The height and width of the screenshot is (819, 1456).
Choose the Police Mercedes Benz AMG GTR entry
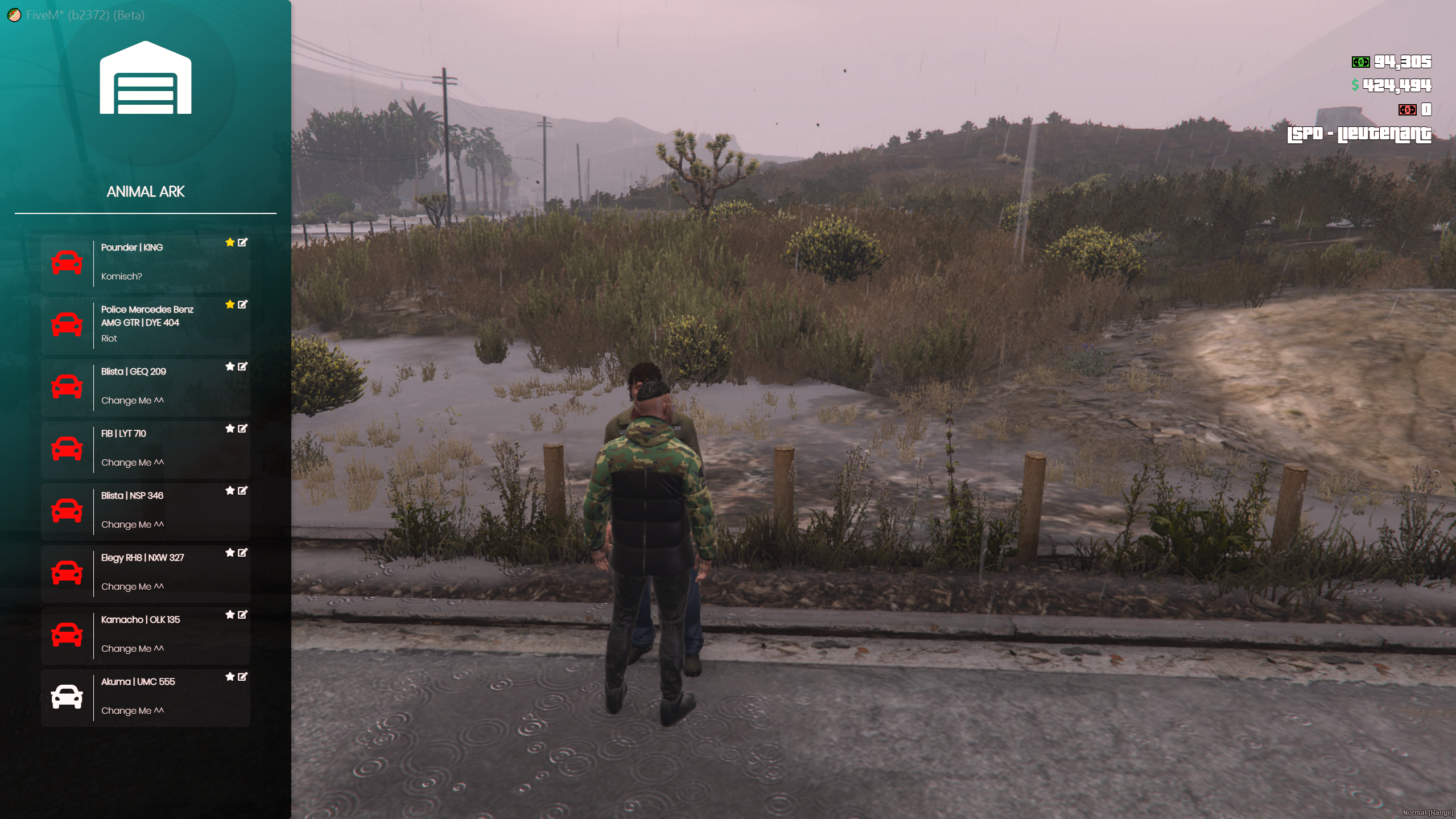pyautogui.click(x=145, y=324)
